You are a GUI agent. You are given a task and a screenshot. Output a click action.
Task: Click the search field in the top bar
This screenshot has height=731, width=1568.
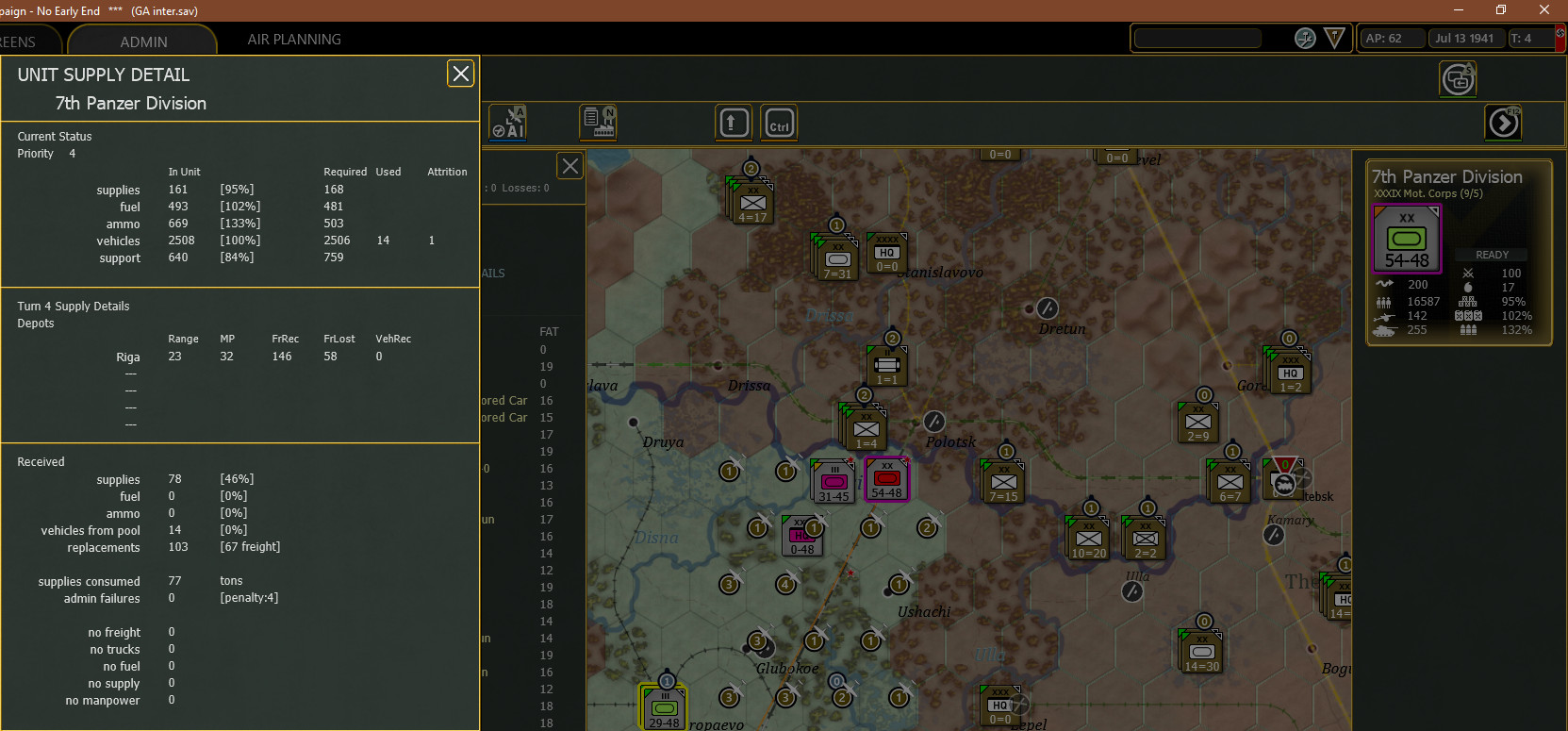1197,38
